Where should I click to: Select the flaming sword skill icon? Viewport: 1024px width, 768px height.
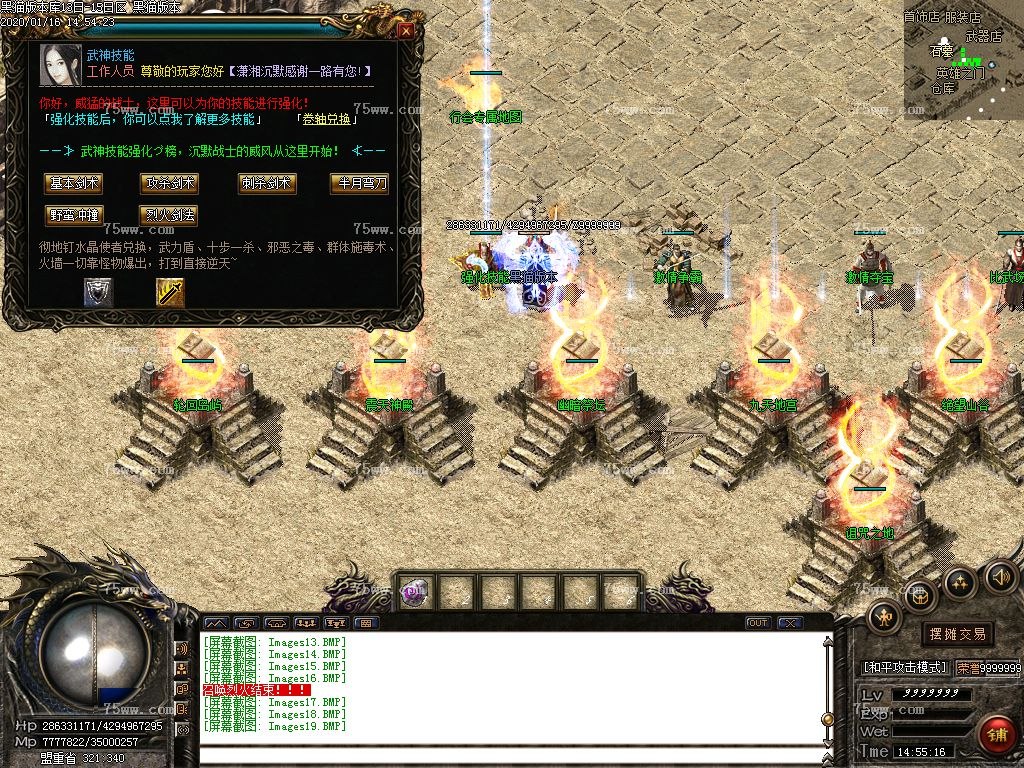point(170,292)
